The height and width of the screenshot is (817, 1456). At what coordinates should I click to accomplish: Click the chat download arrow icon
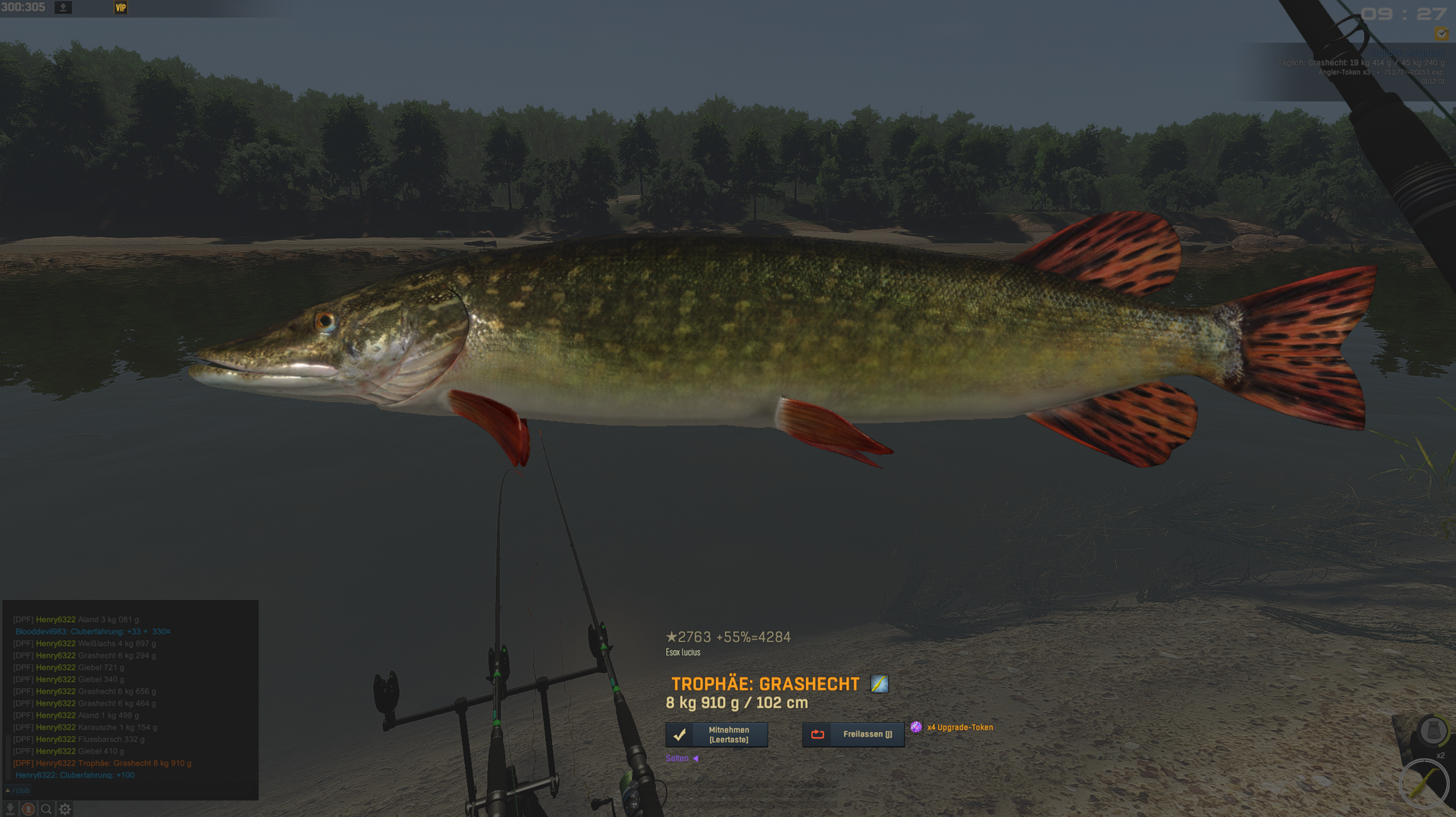pyautogui.click(x=11, y=809)
